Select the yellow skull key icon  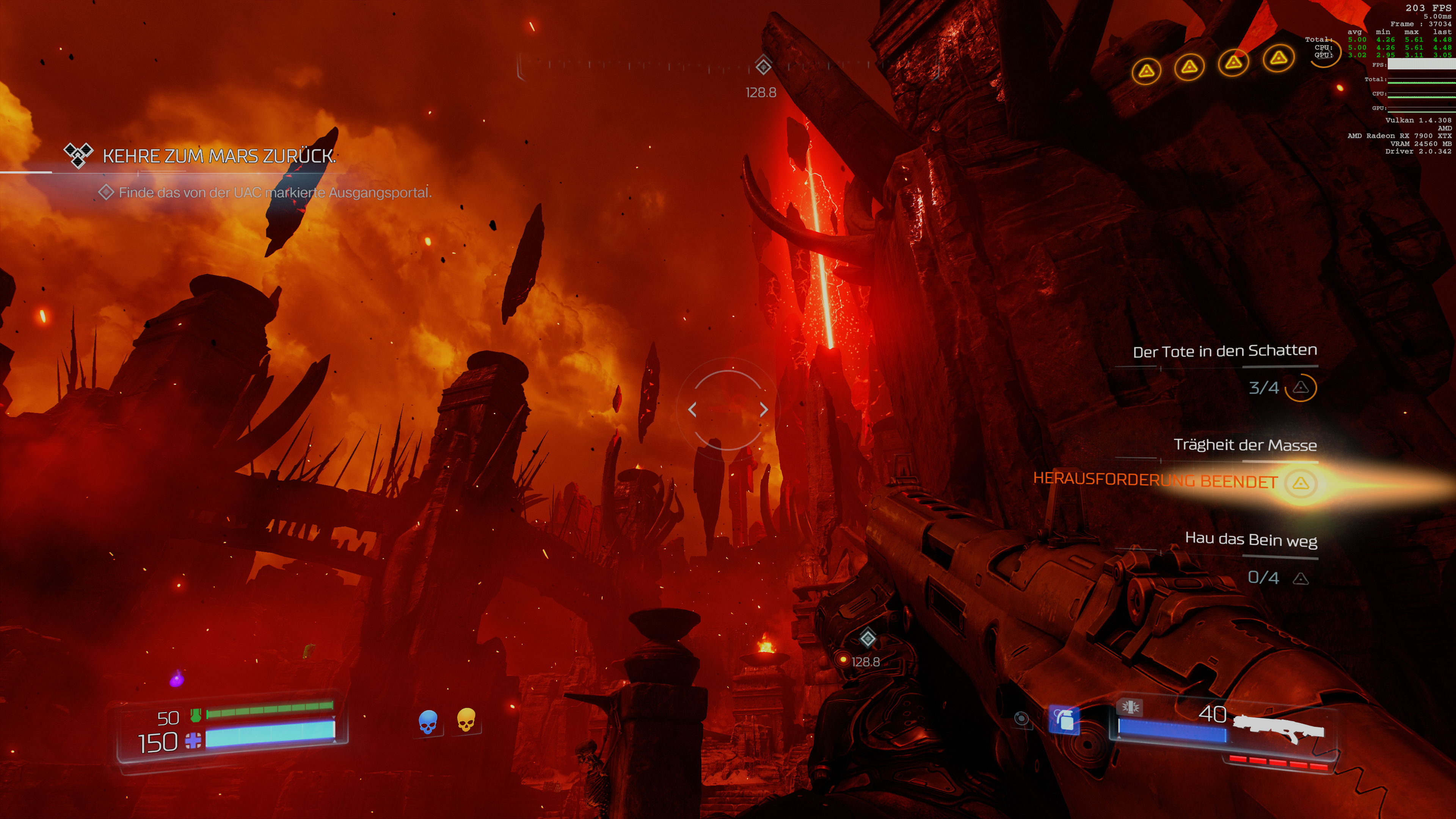pyautogui.click(x=466, y=720)
